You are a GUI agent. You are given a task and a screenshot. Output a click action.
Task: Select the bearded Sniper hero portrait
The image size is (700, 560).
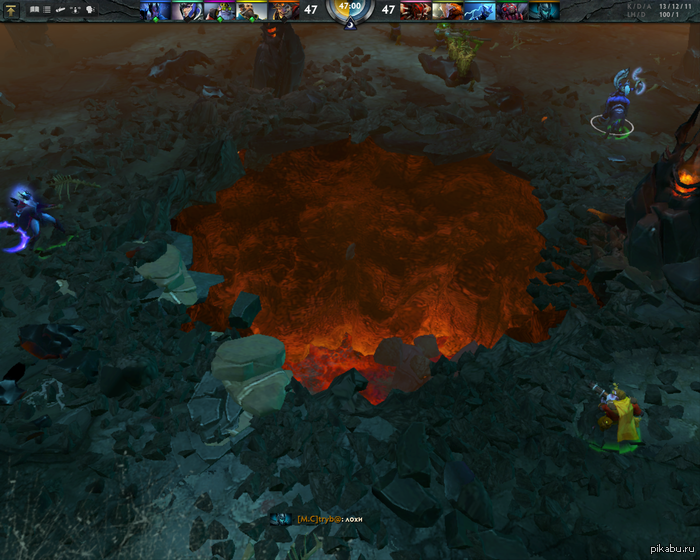point(252,11)
